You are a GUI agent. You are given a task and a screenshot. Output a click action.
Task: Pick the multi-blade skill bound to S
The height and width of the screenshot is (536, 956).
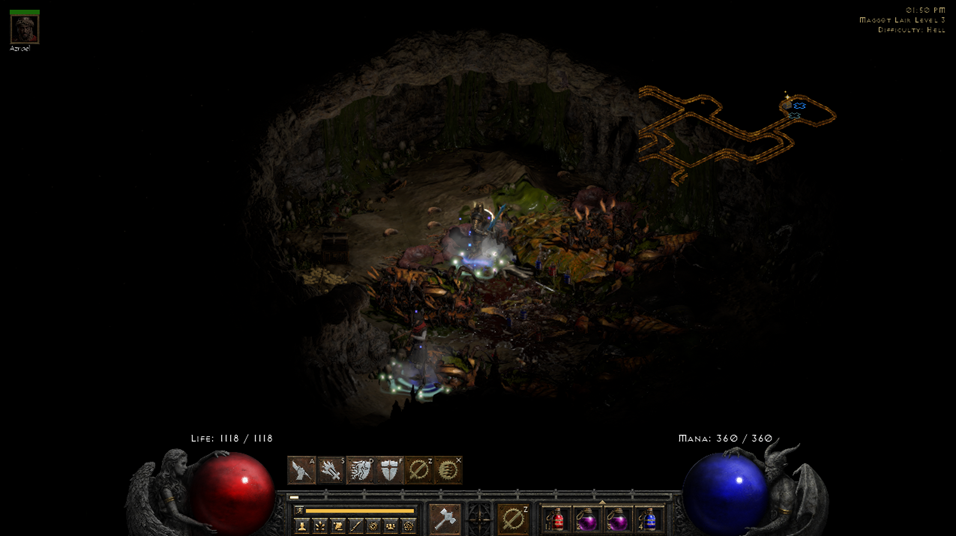tap(331, 470)
